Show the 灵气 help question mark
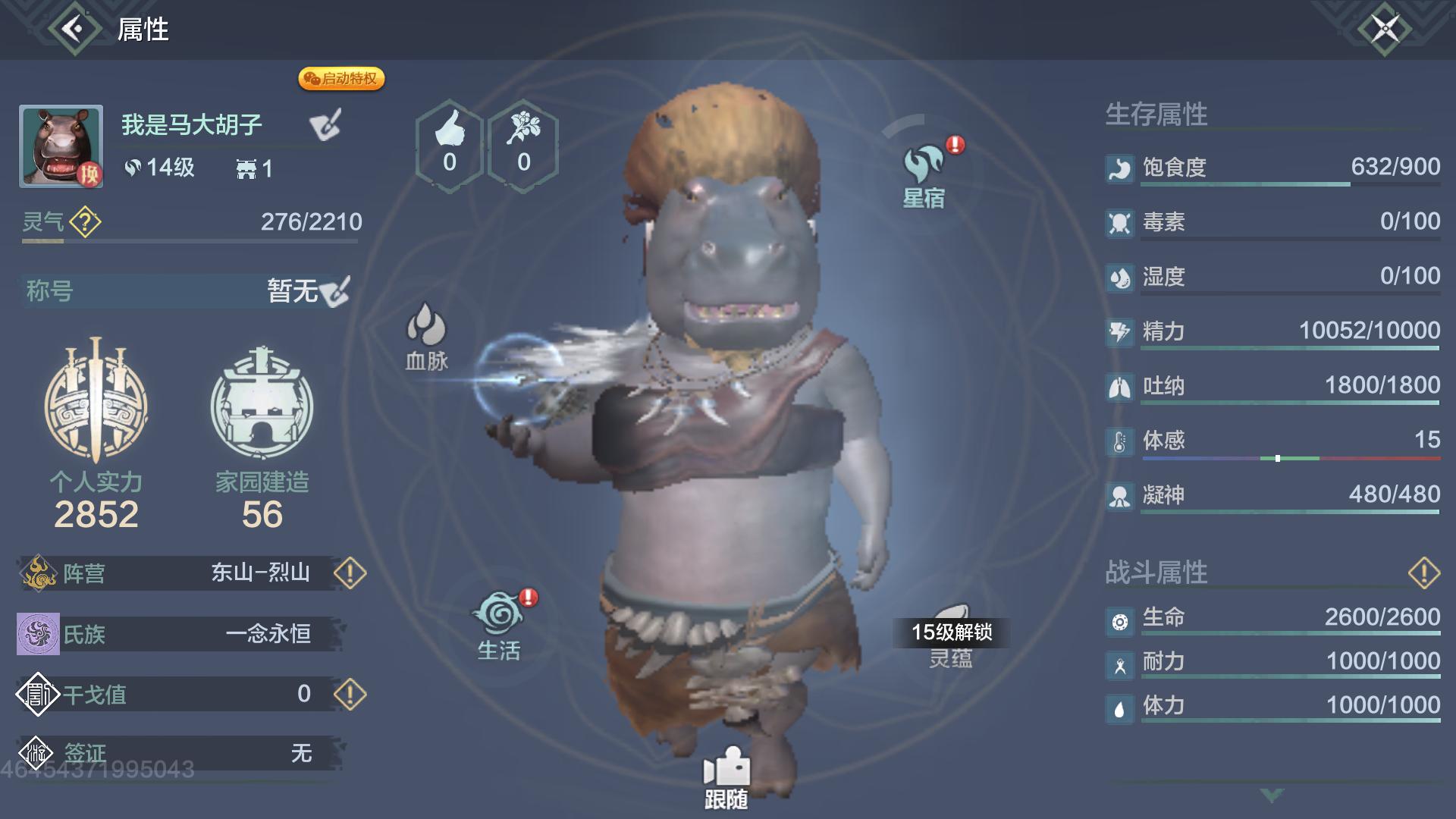 85,222
